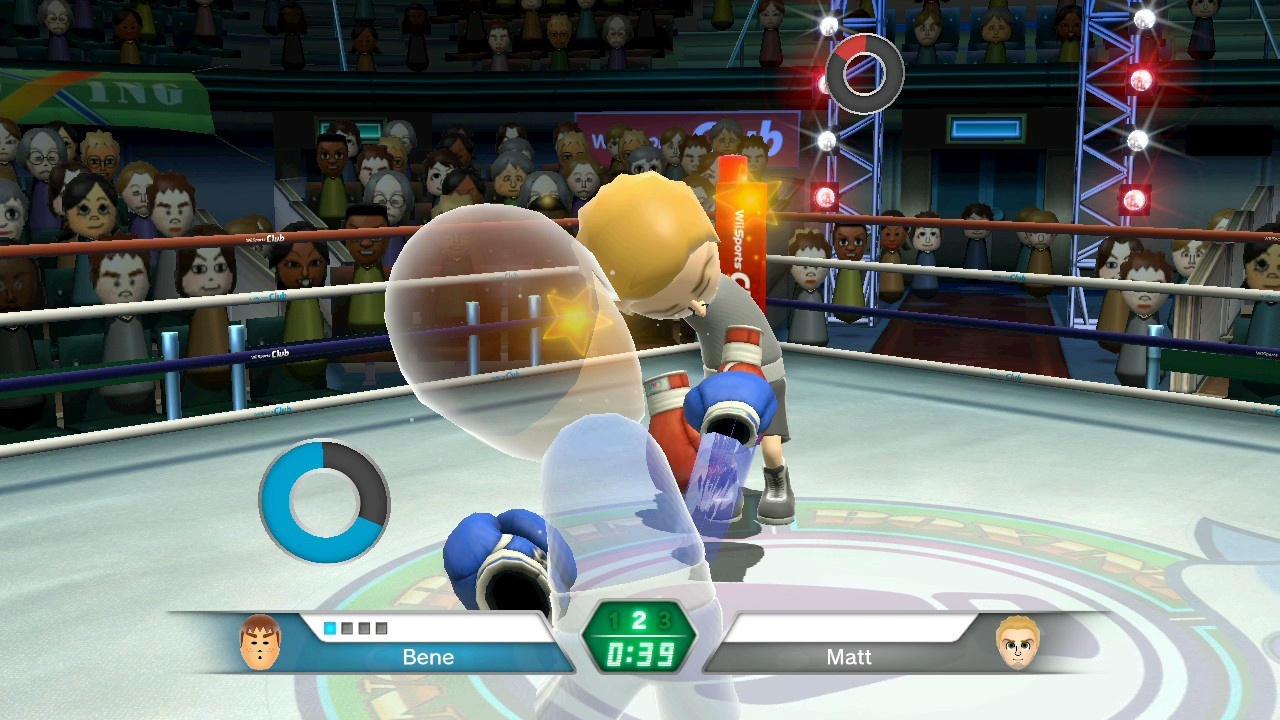The image size is (1280, 720).
Task: Select Matt's Mii portrait icon
Action: point(1018,643)
